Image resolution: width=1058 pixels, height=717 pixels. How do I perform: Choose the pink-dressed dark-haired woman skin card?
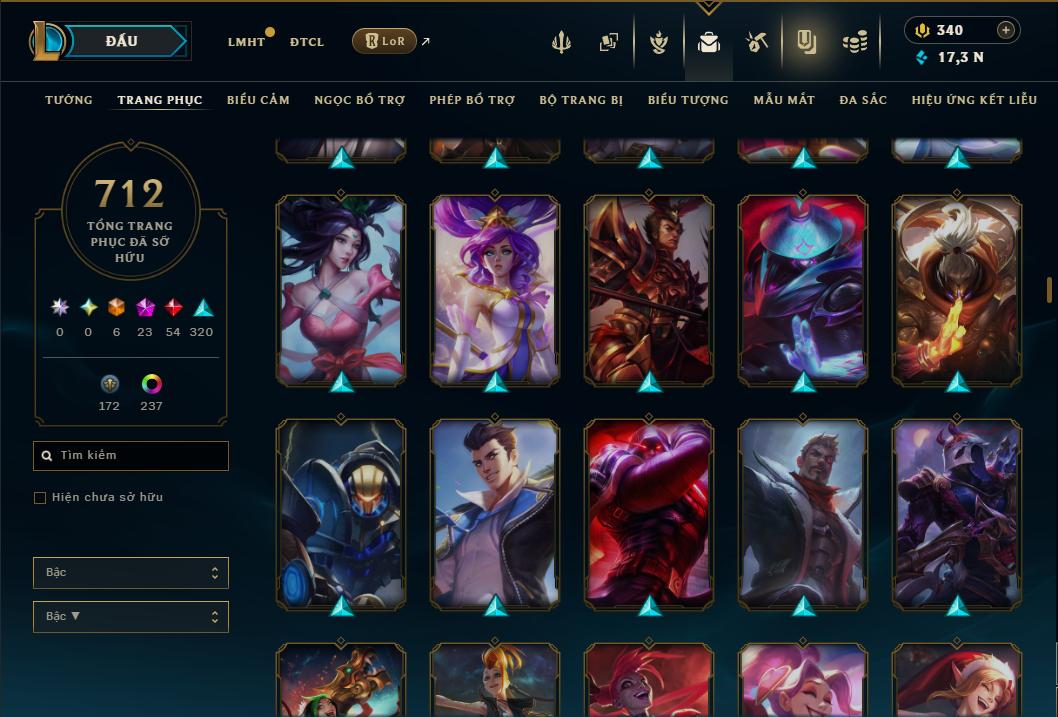pos(341,288)
